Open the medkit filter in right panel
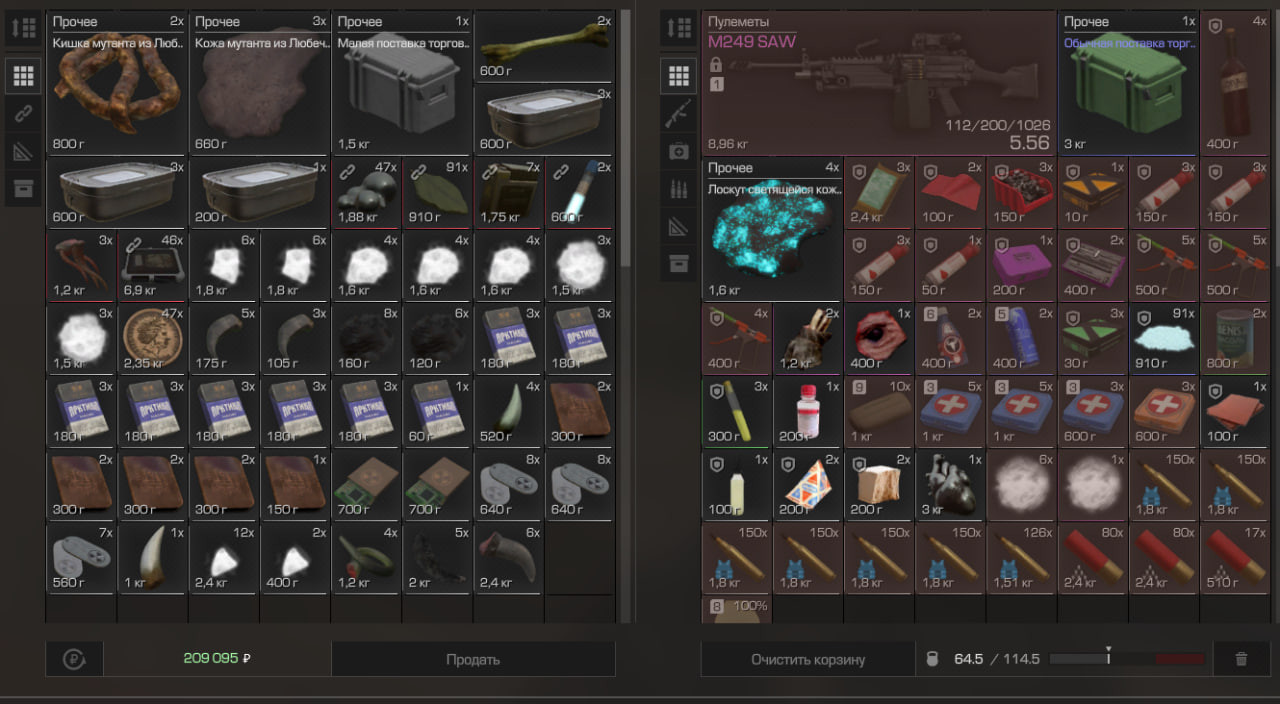Image resolution: width=1280 pixels, height=704 pixels. (x=679, y=150)
